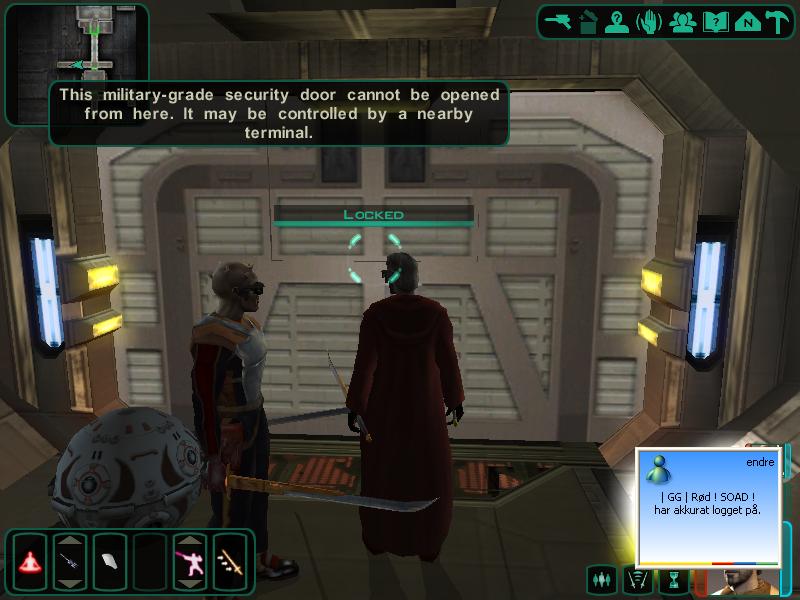Open the Force Powers and abilities hand icon
Image resolution: width=800 pixels, height=600 pixels.
point(650,21)
